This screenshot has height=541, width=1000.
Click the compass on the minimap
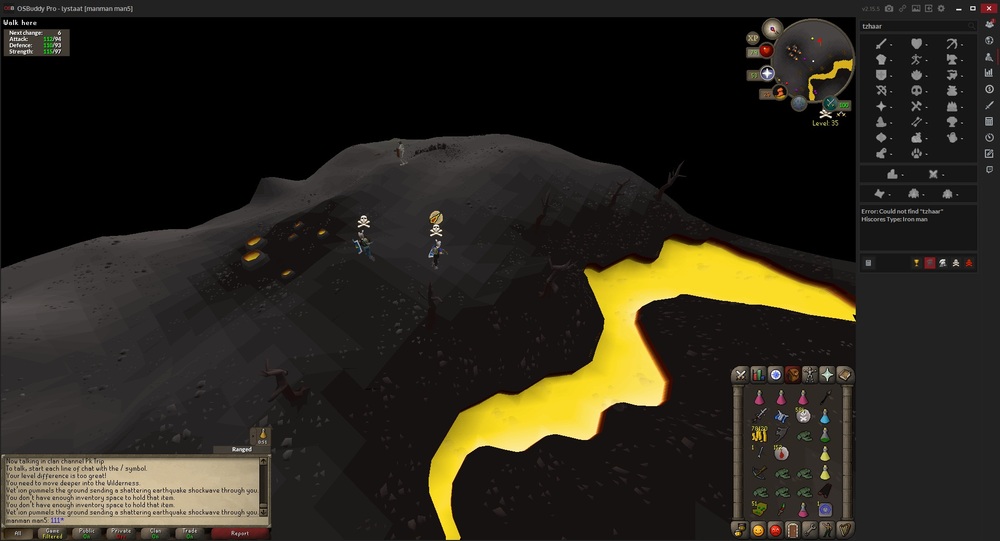click(774, 27)
